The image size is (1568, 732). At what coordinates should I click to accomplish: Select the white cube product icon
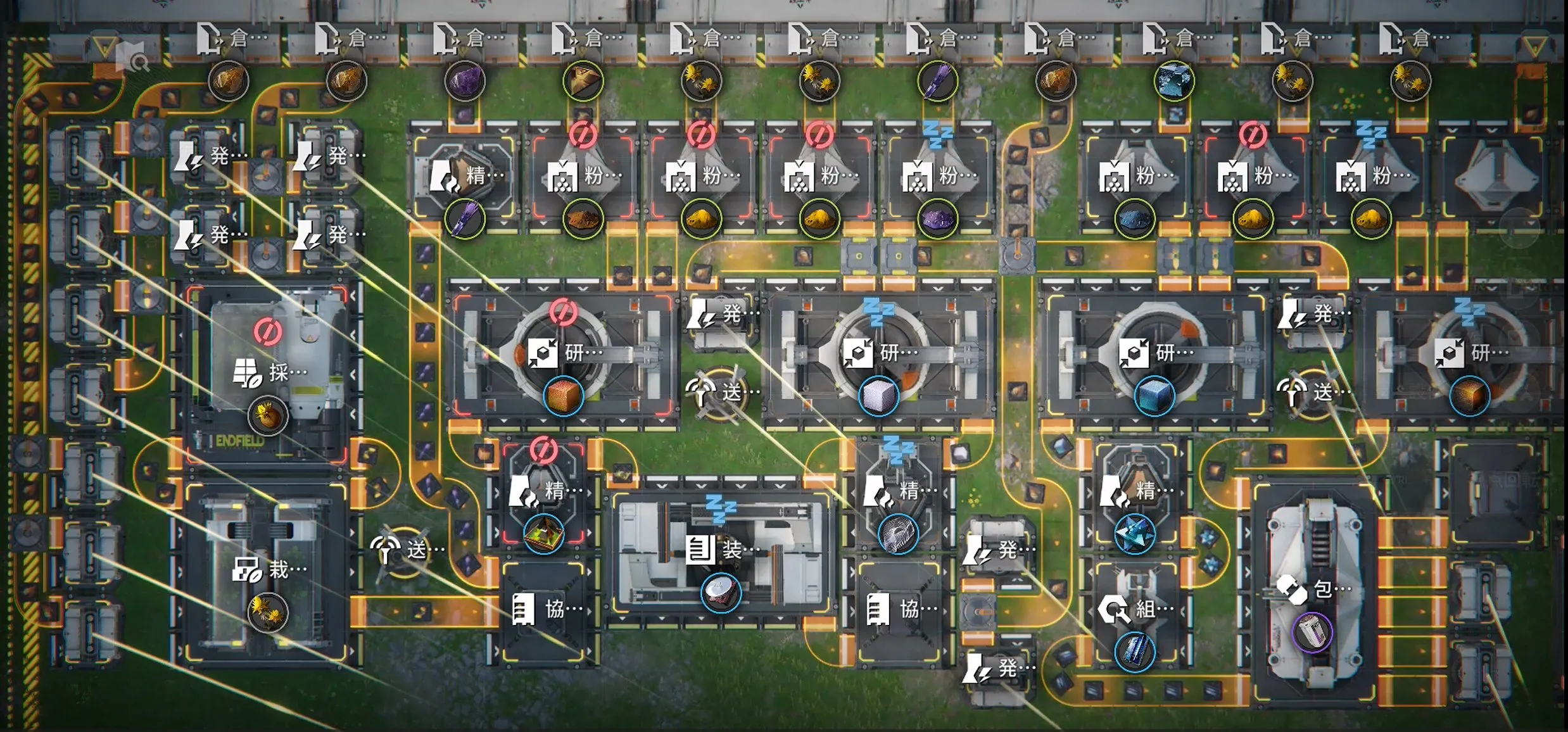click(878, 396)
